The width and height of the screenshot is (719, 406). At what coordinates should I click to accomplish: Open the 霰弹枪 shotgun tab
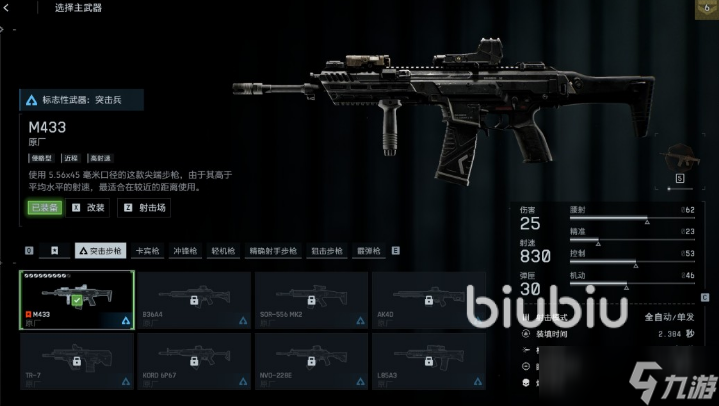point(371,251)
